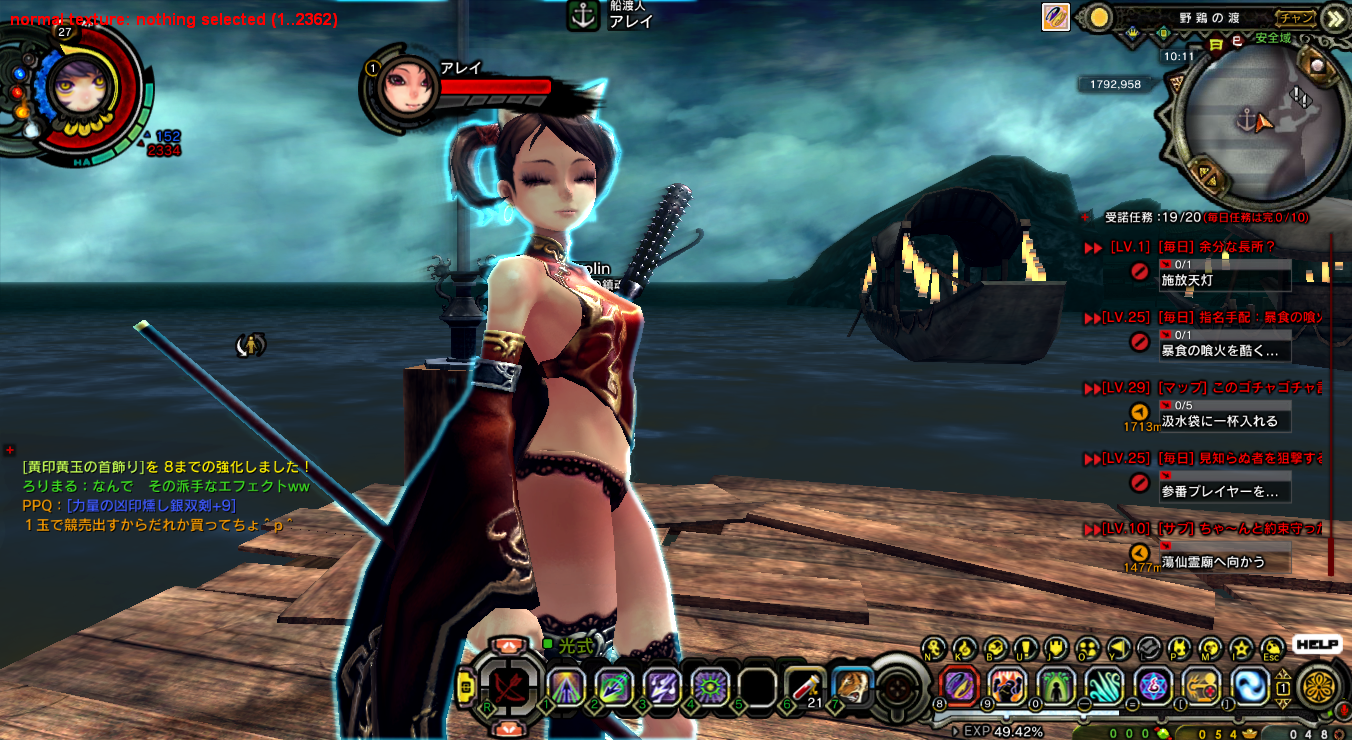Image resolution: width=1352 pixels, height=740 pixels.
Task: Click the チャン channel button
Action: 1296,17
